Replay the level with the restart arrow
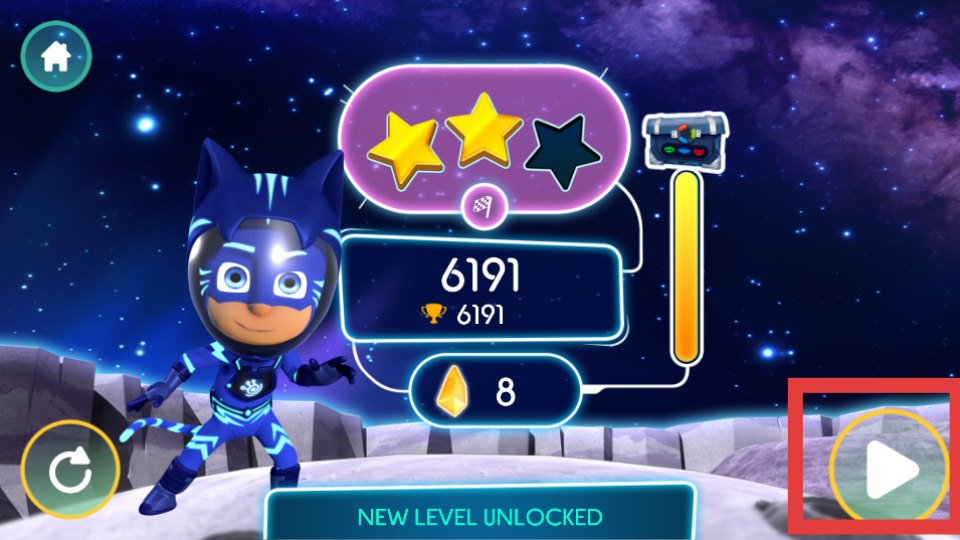Viewport: 960px width, 540px height. (70, 470)
